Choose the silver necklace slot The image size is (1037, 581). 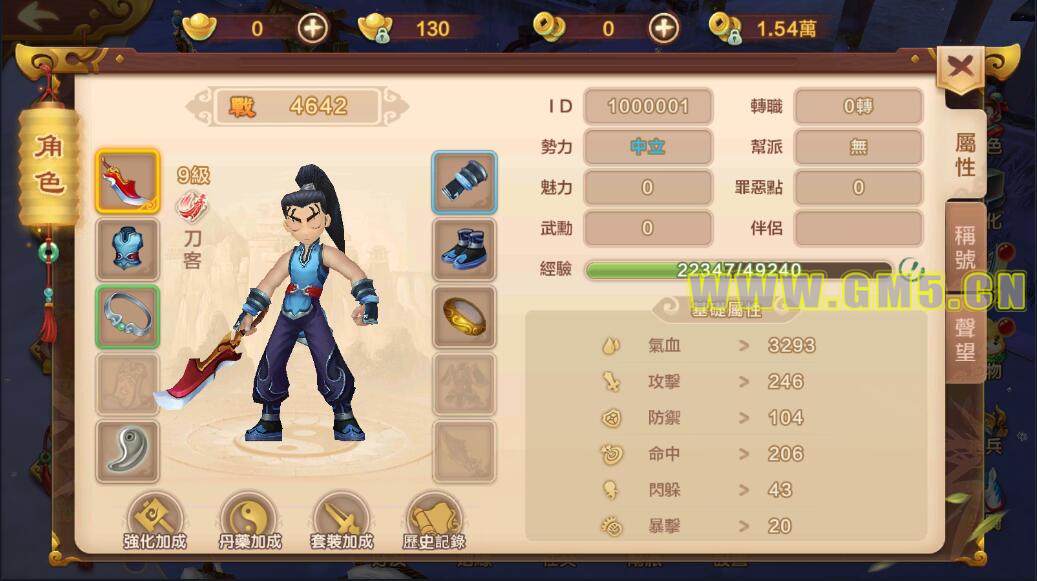point(128,317)
